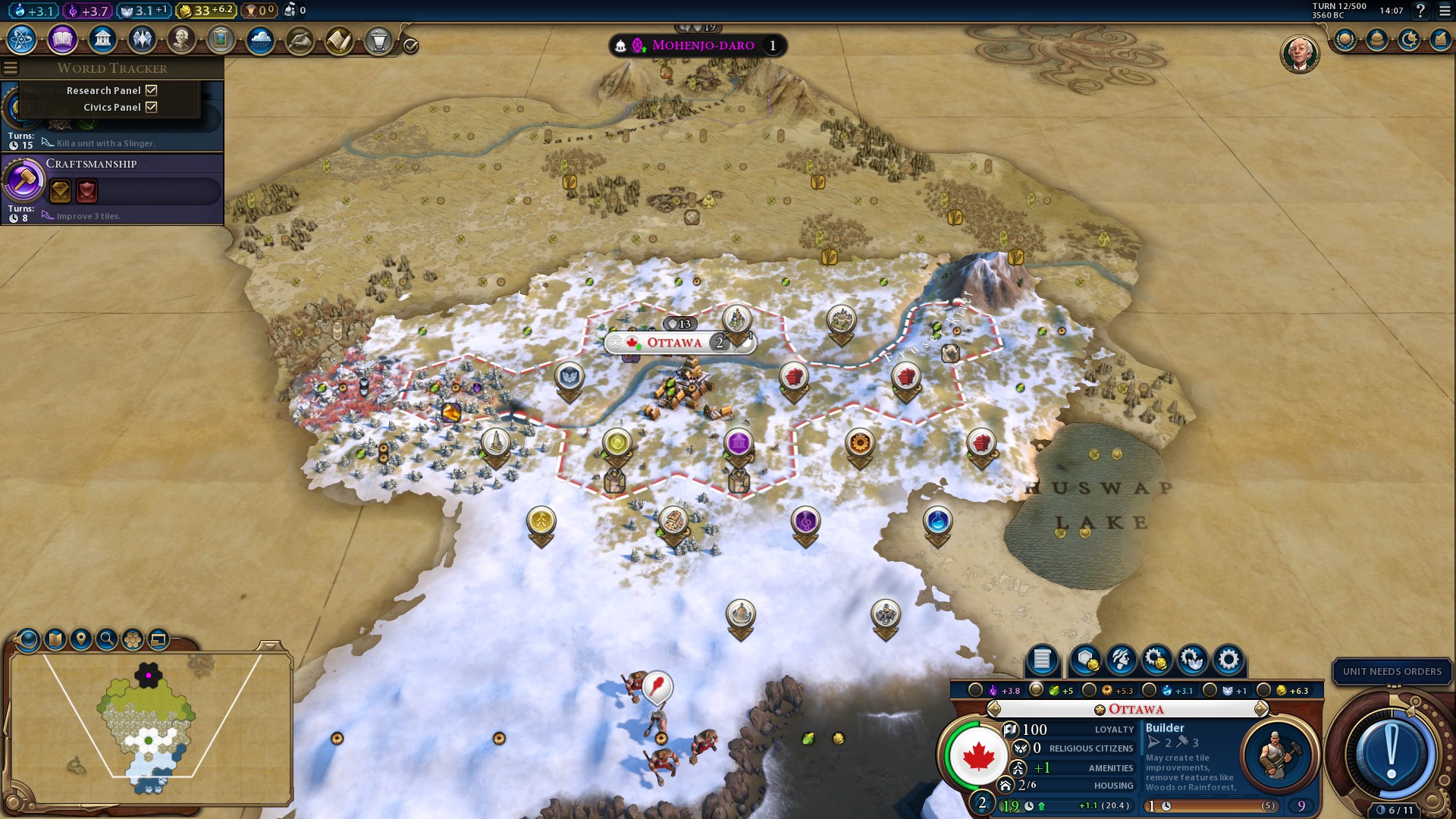
Task: Open the Technology tree atom icon
Action: click(22, 39)
